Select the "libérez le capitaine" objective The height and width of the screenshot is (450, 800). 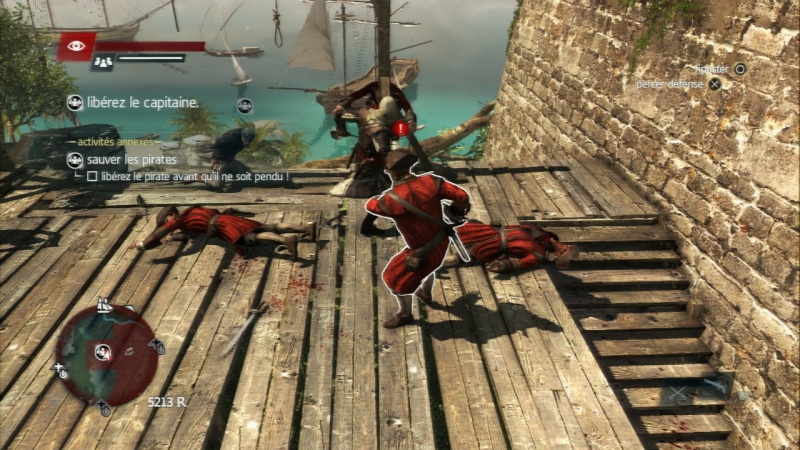coord(141,102)
